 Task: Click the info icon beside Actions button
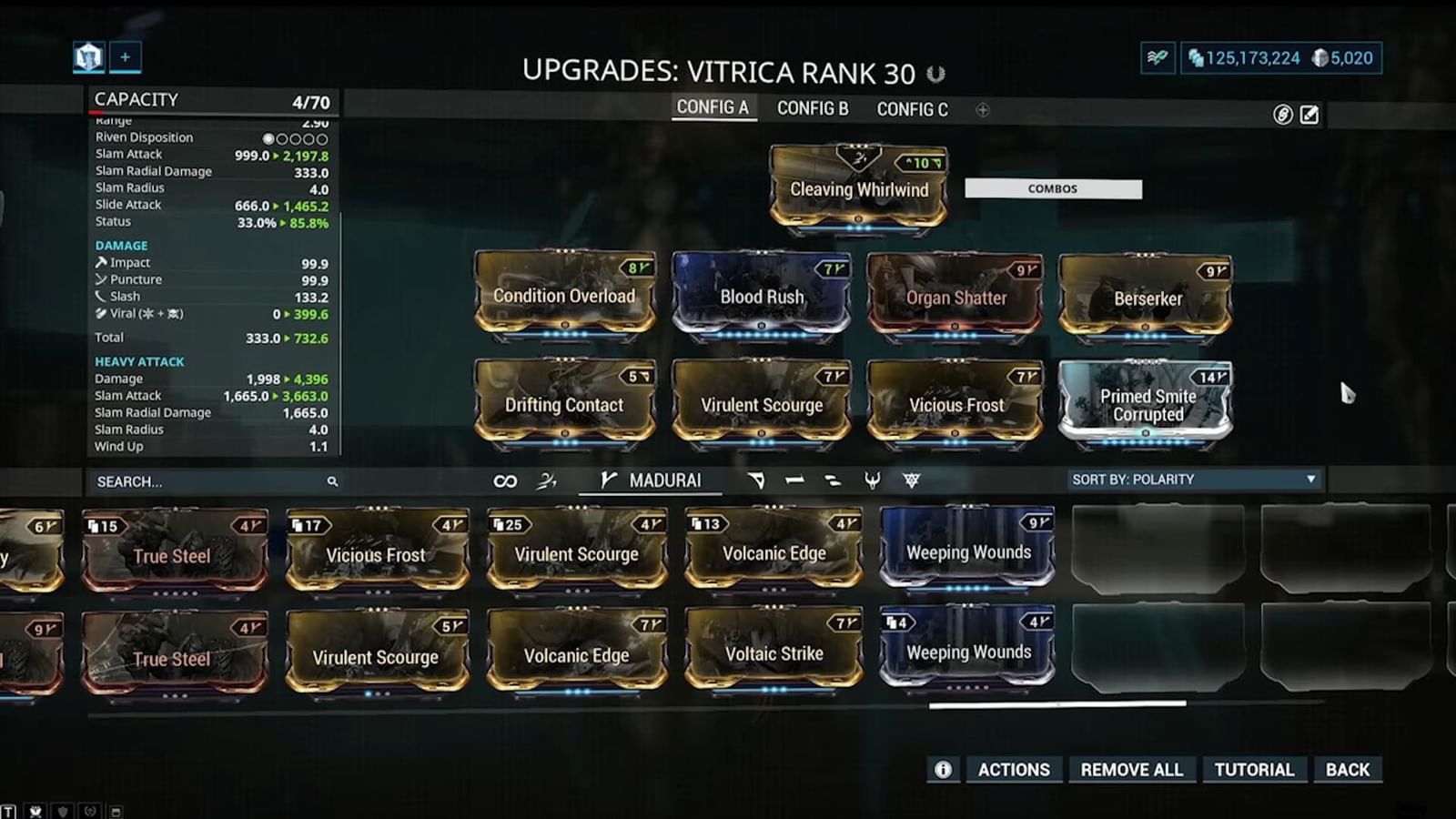944,769
